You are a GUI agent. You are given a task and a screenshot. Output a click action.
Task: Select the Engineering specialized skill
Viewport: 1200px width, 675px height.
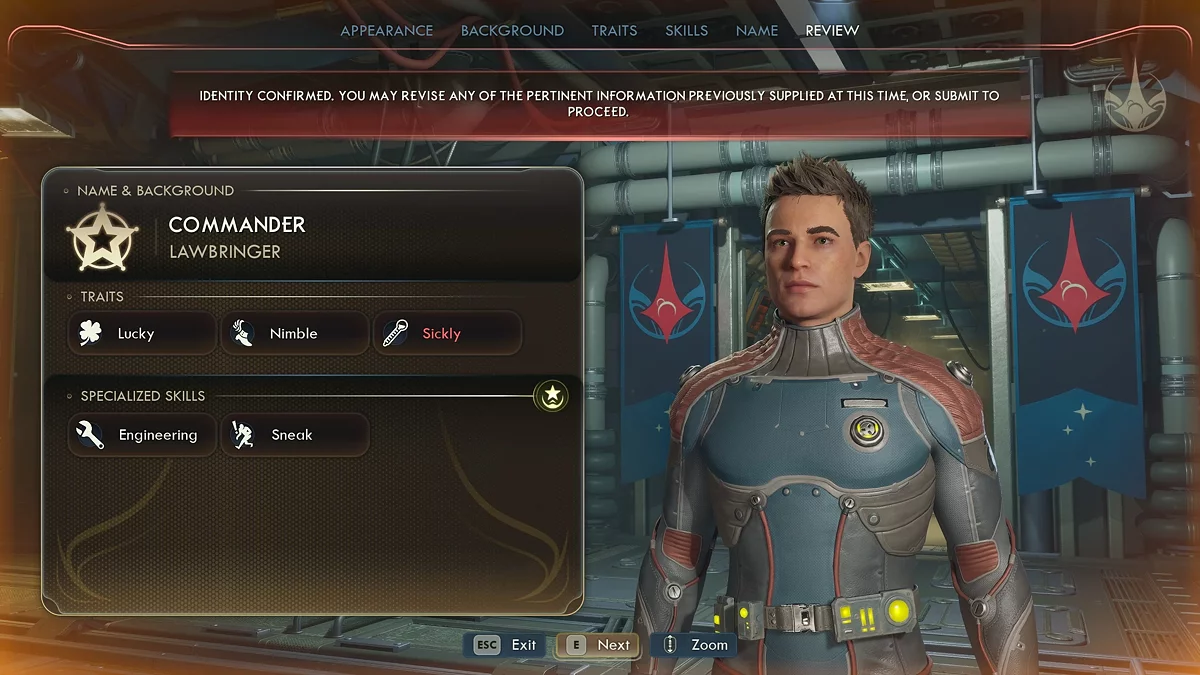[141, 435]
